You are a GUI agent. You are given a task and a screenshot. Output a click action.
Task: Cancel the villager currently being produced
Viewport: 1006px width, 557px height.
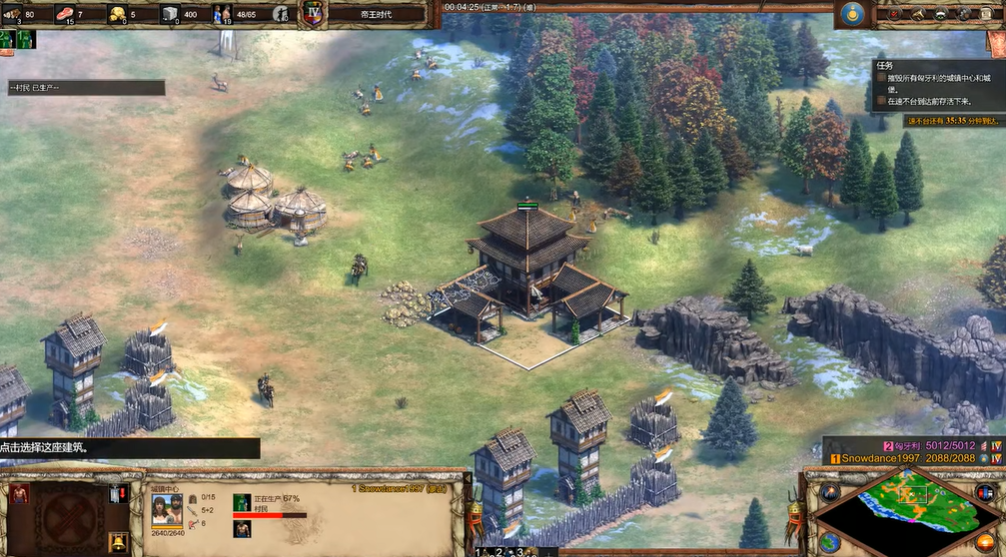[242, 501]
